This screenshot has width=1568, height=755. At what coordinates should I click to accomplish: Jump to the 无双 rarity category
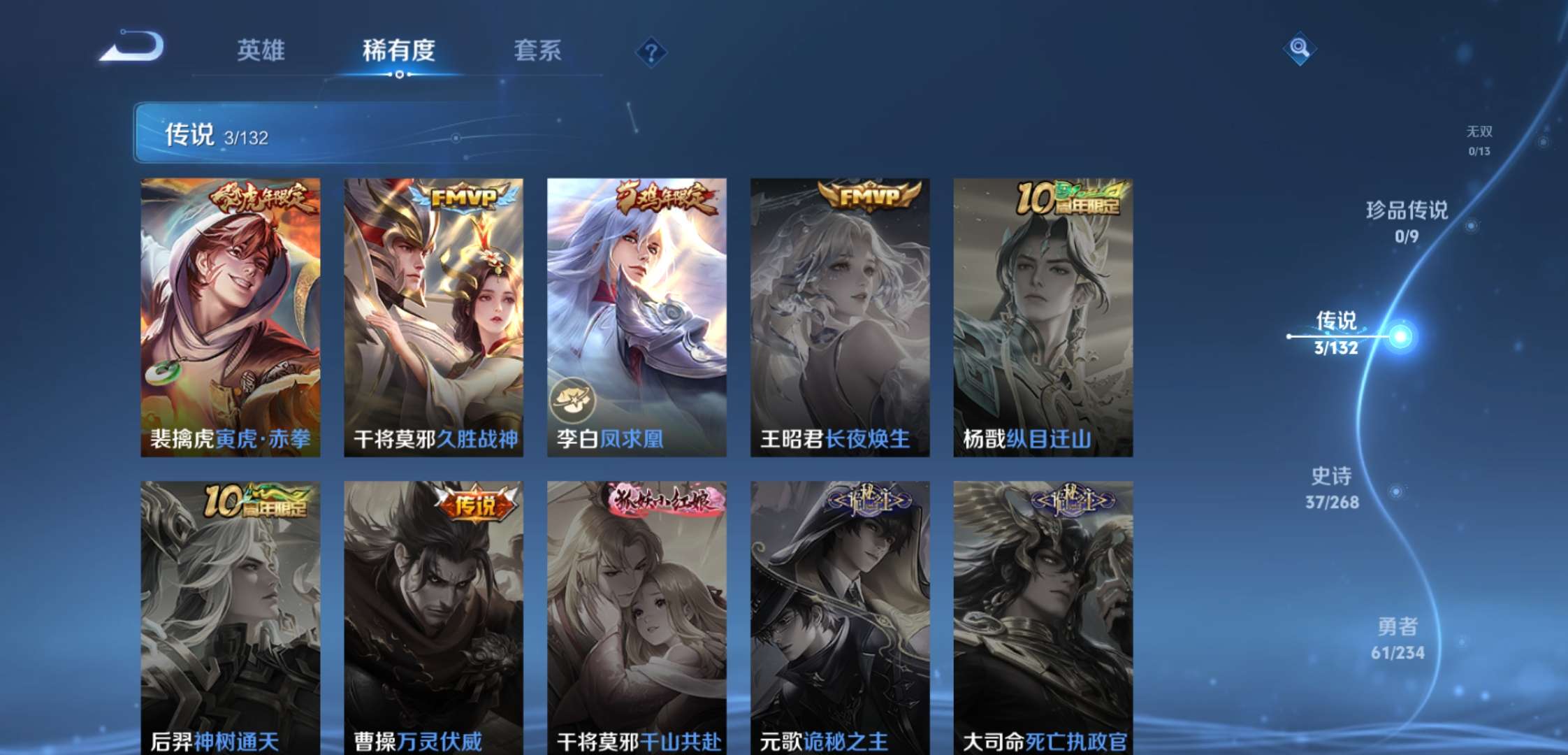pos(1480,137)
